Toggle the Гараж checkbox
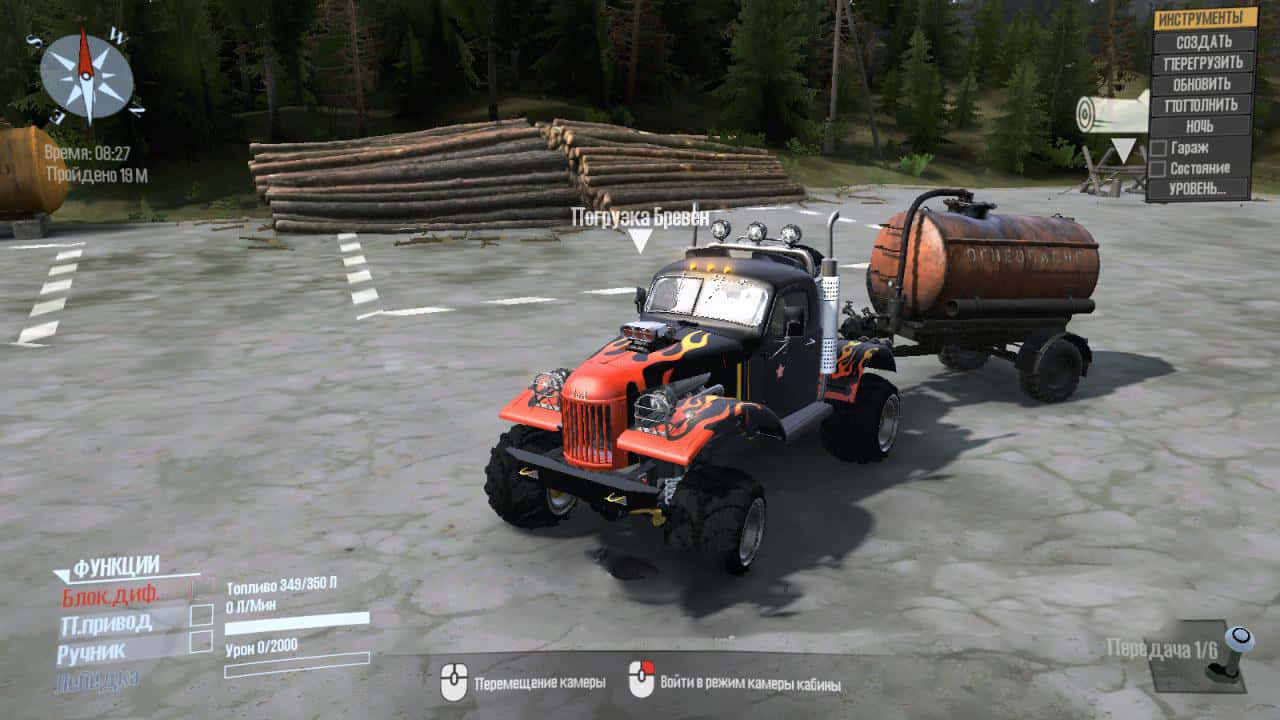The height and width of the screenshot is (720, 1280). tap(1159, 147)
